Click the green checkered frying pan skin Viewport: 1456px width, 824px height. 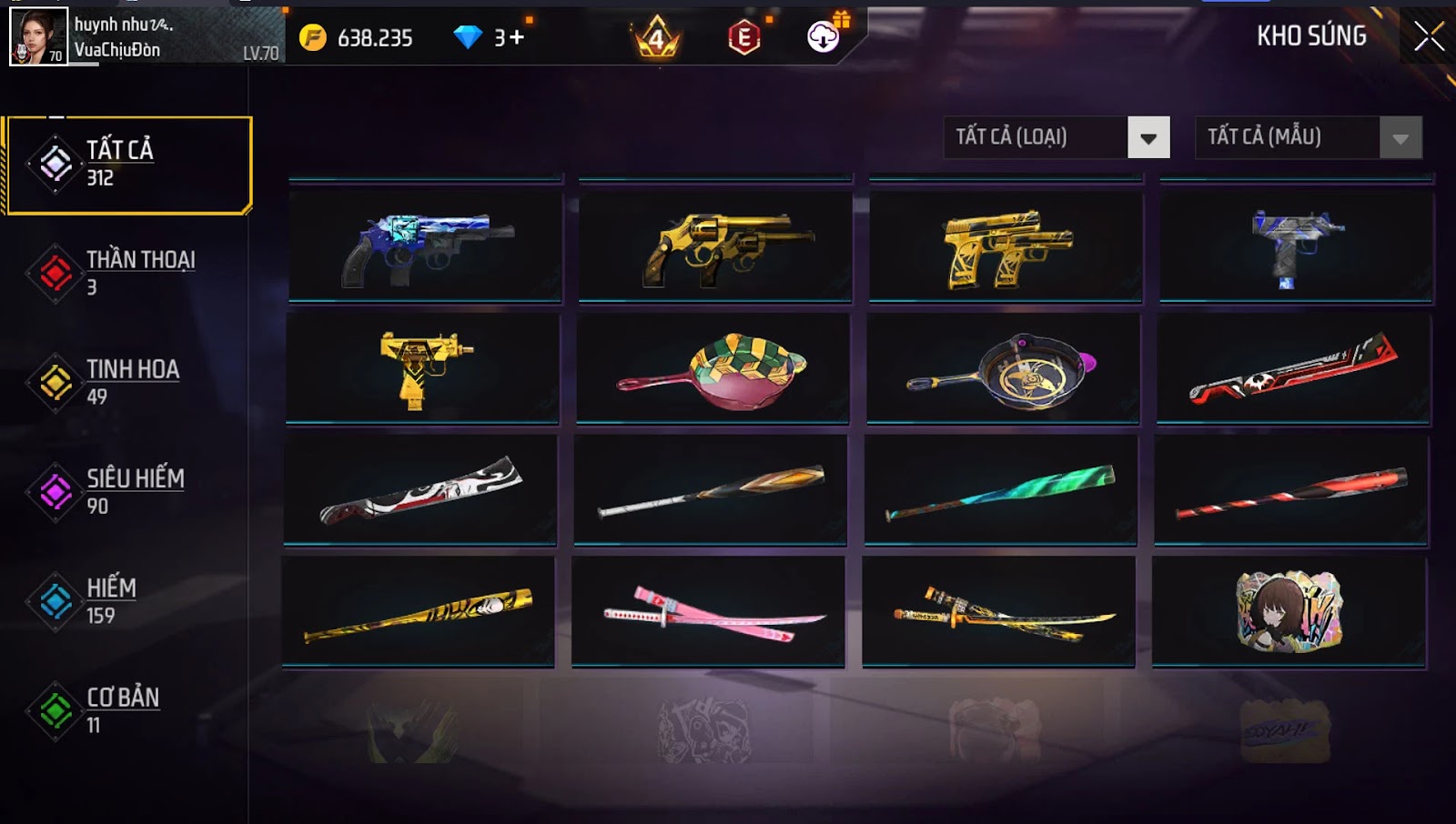(713, 368)
